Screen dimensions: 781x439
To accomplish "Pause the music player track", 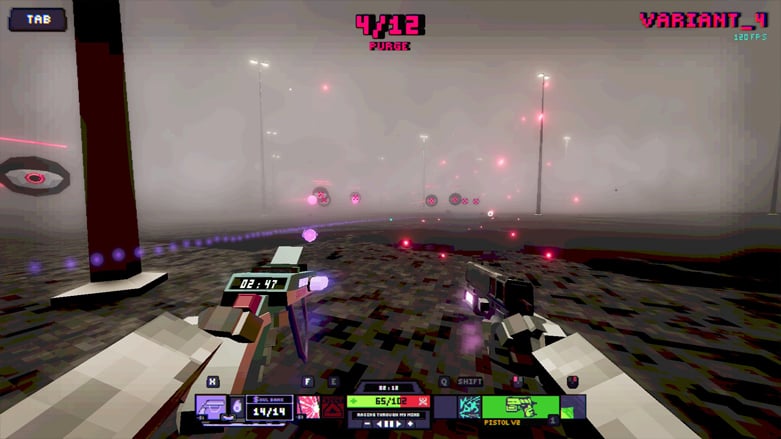I will click(x=388, y=424).
